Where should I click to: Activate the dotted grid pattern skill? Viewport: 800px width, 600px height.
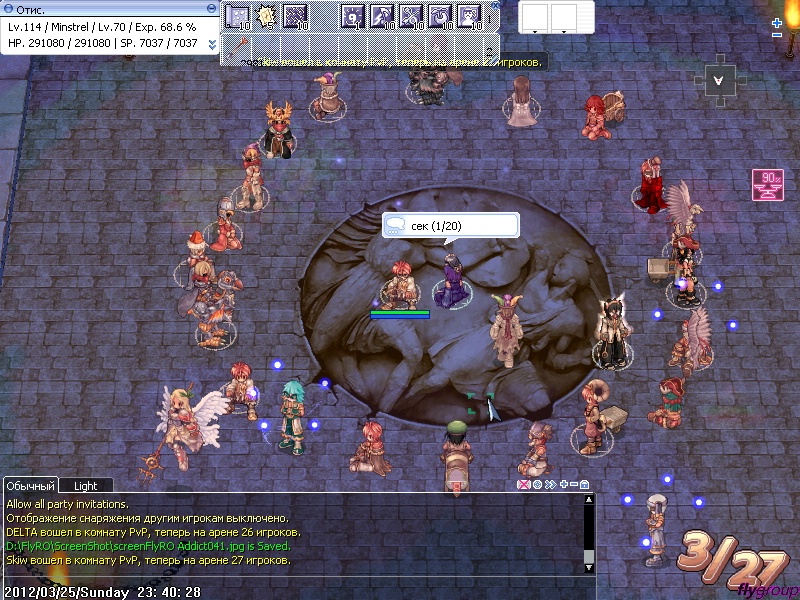pos(295,15)
